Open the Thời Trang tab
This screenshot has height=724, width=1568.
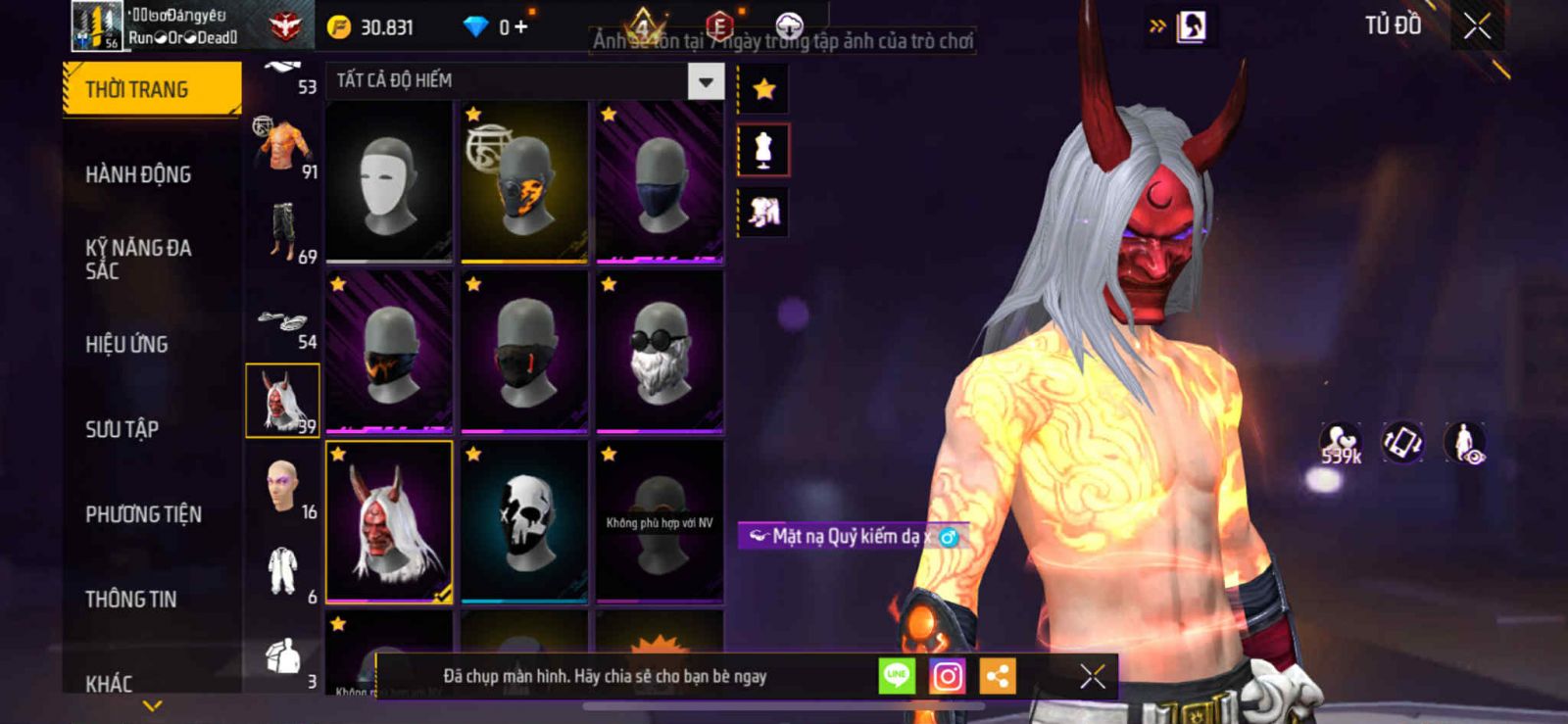tap(151, 89)
